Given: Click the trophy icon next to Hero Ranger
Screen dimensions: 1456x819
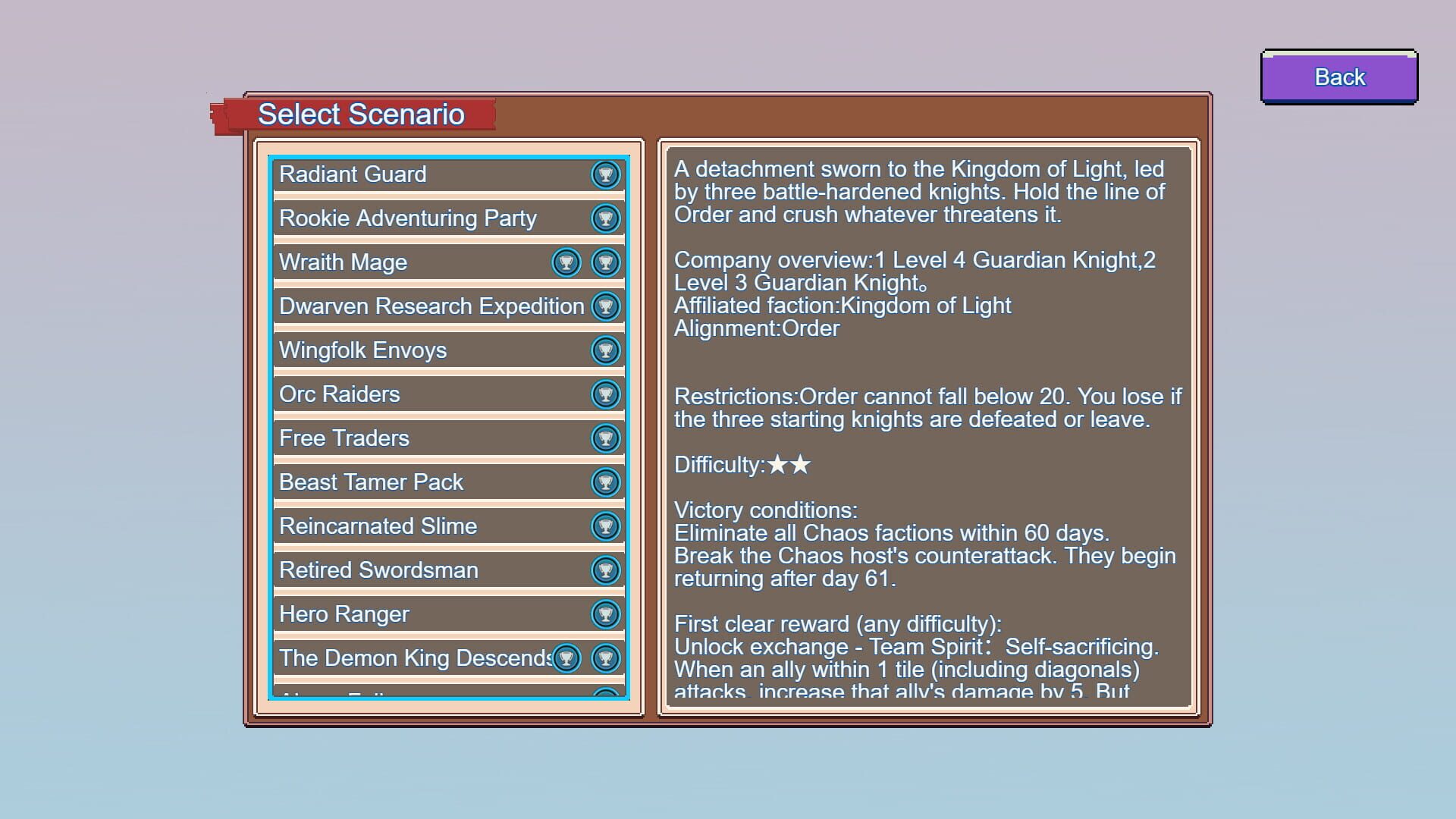Looking at the screenshot, I should tap(604, 614).
